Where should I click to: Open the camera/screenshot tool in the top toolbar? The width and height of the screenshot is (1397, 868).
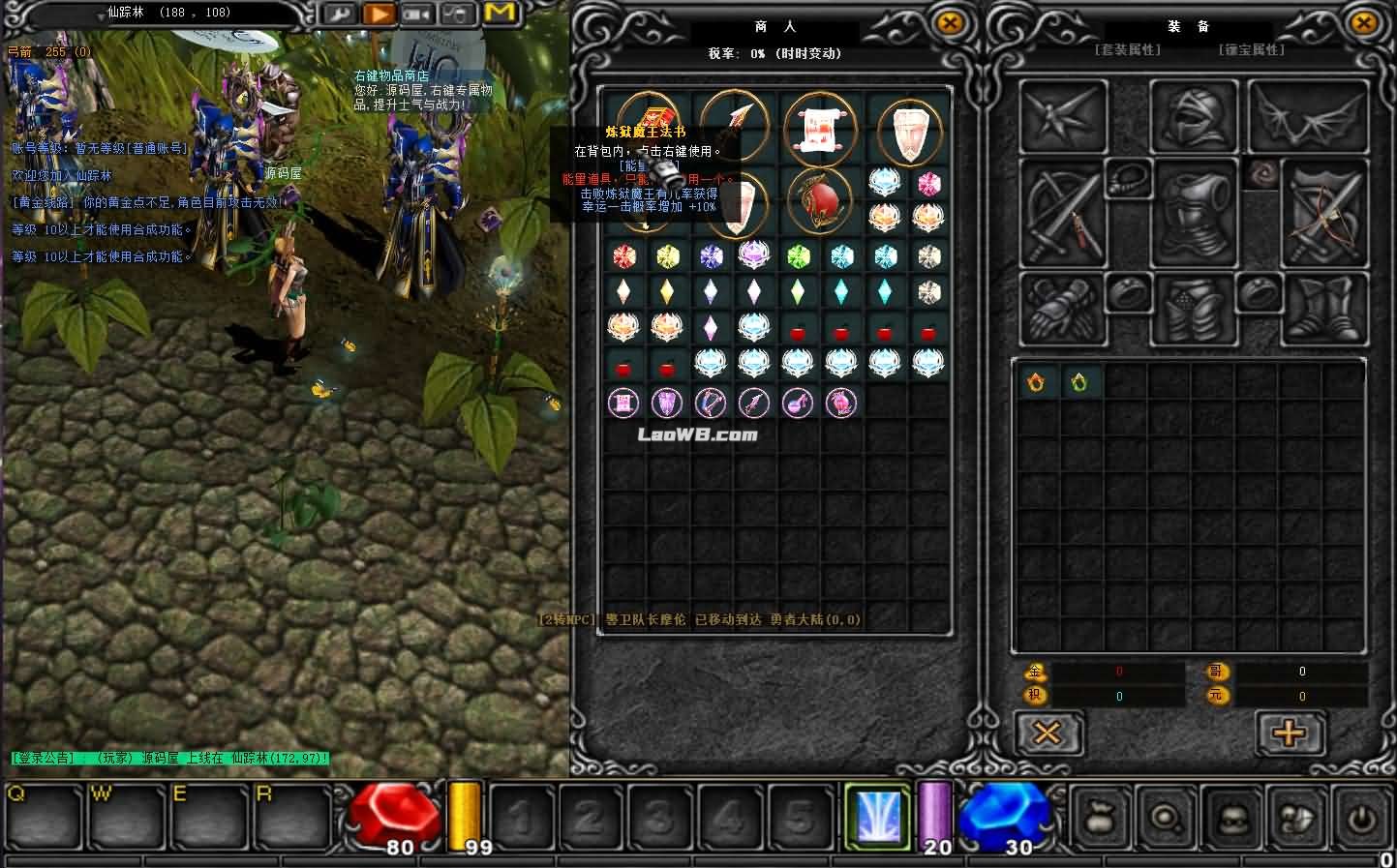[417, 14]
